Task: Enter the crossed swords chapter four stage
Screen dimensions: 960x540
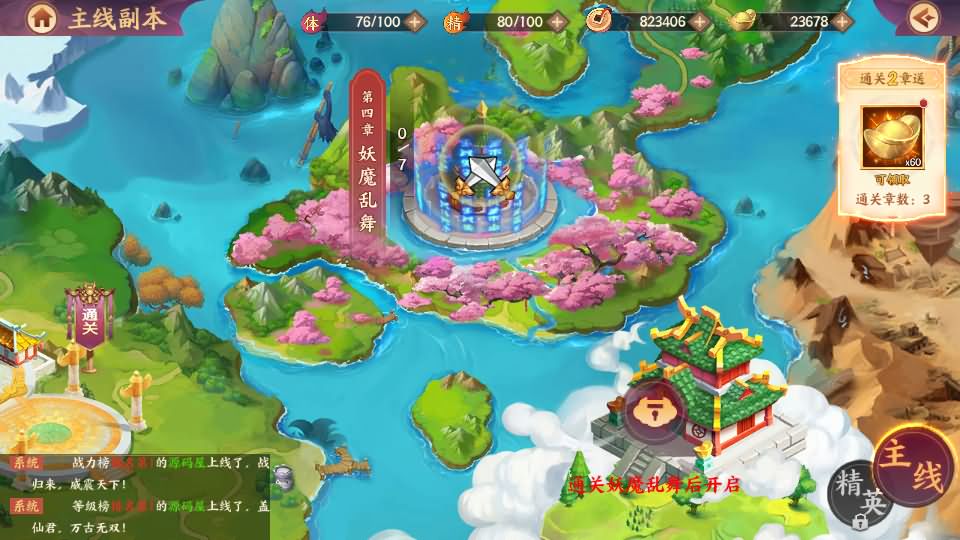Action: pos(479,175)
